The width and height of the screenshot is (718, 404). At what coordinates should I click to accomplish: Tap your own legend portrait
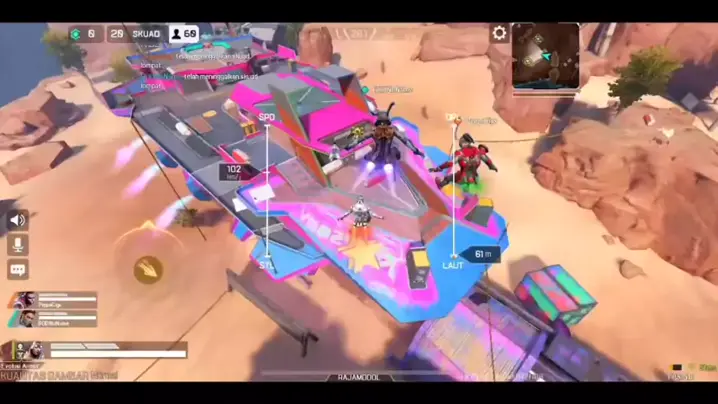20,350
